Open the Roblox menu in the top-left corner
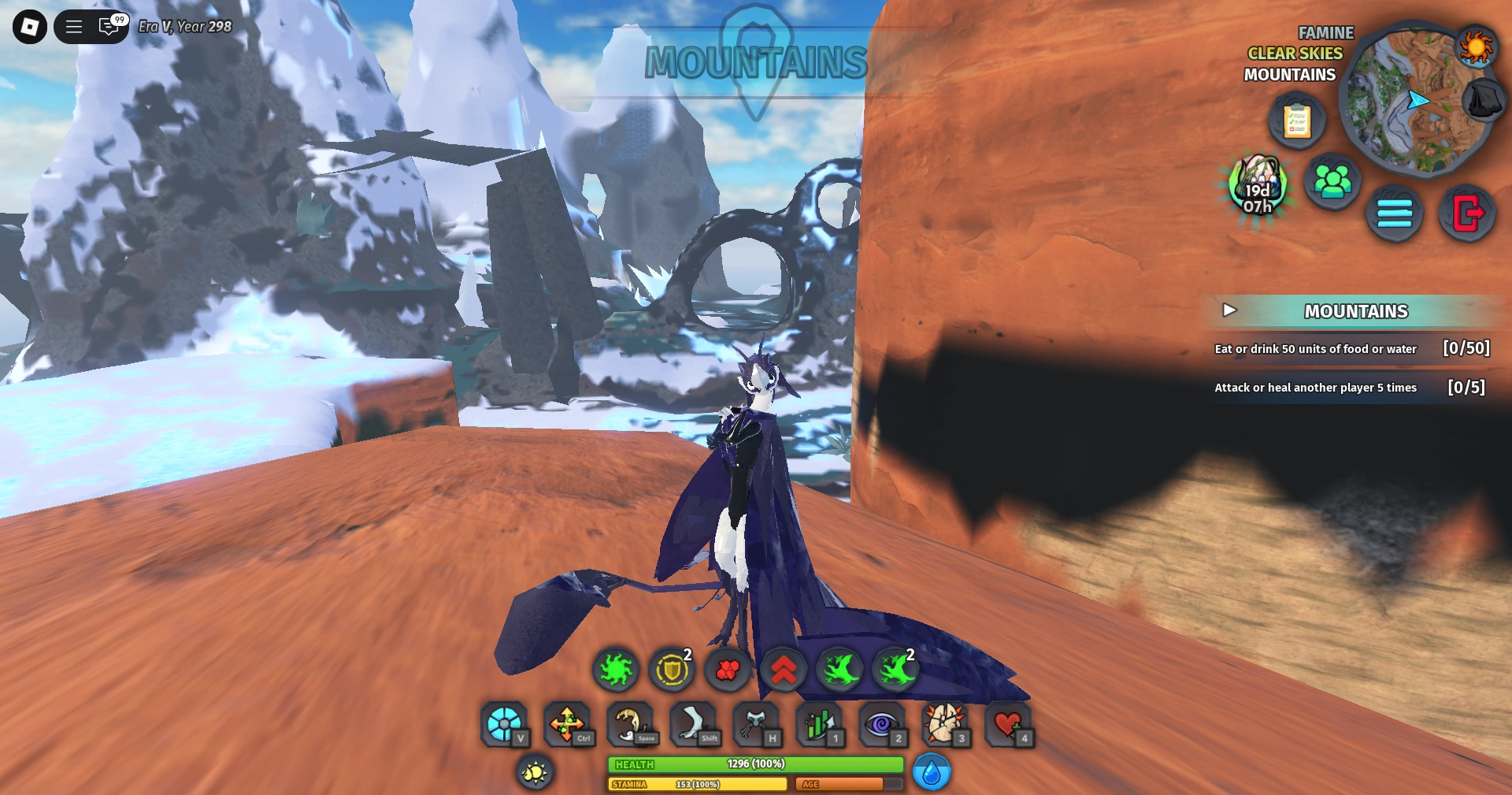This screenshot has height=795, width=1512. click(x=28, y=26)
